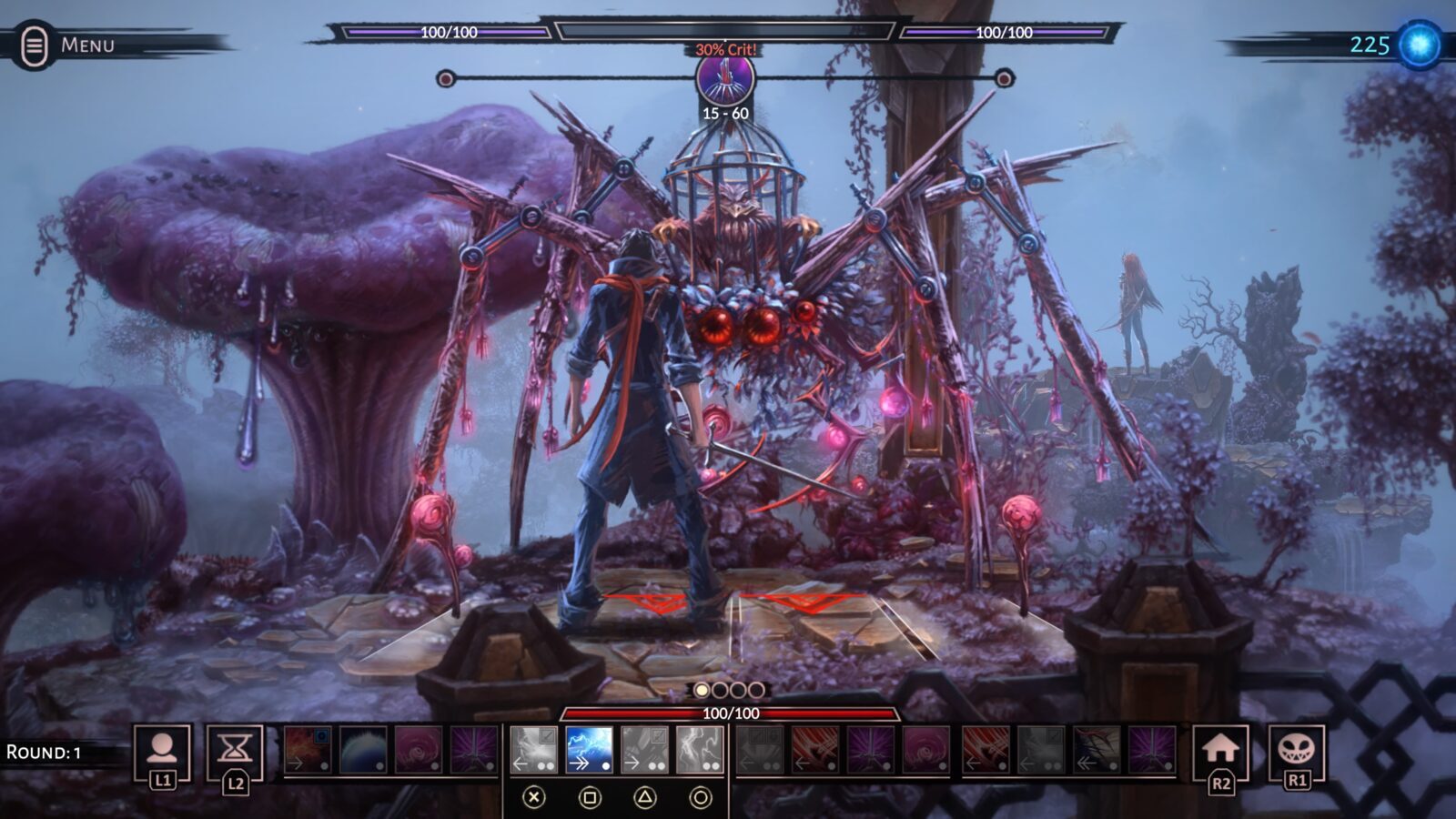1456x819 pixels.
Task: Select the grey white-lightning-streaks card
Action: click(x=700, y=750)
